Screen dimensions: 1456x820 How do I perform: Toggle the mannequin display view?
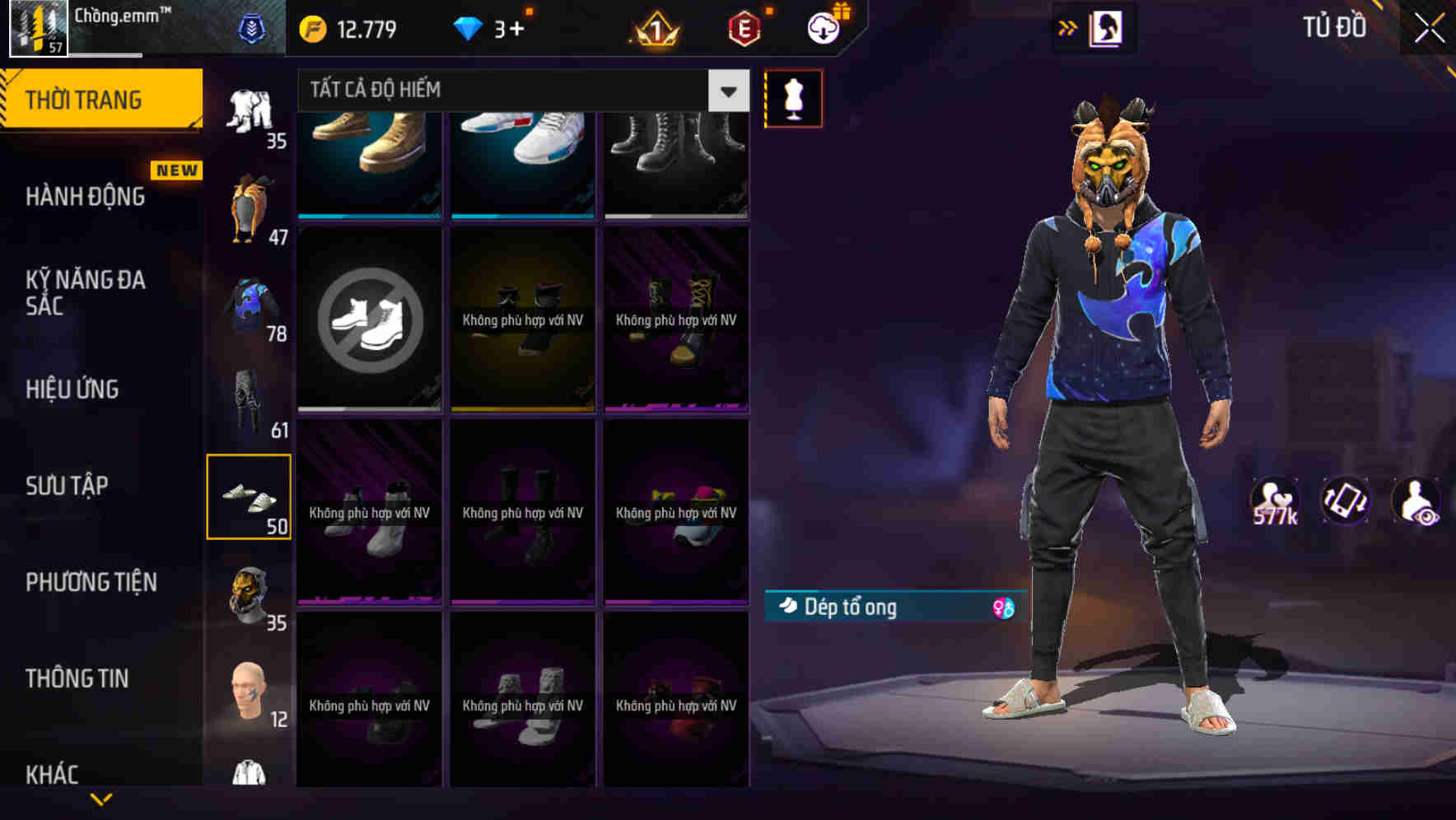click(x=793, y=97)
